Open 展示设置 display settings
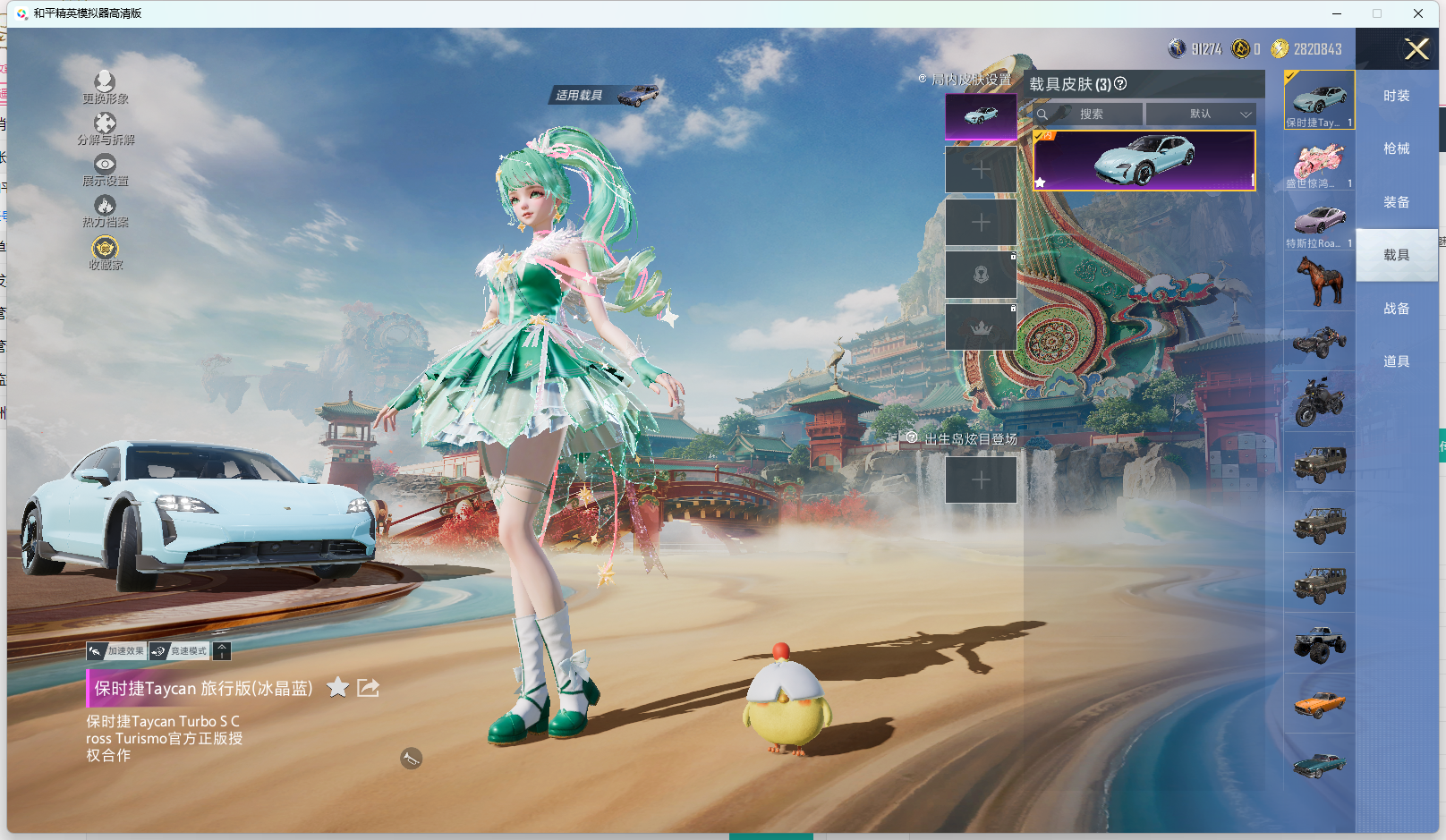 (105, 169)
